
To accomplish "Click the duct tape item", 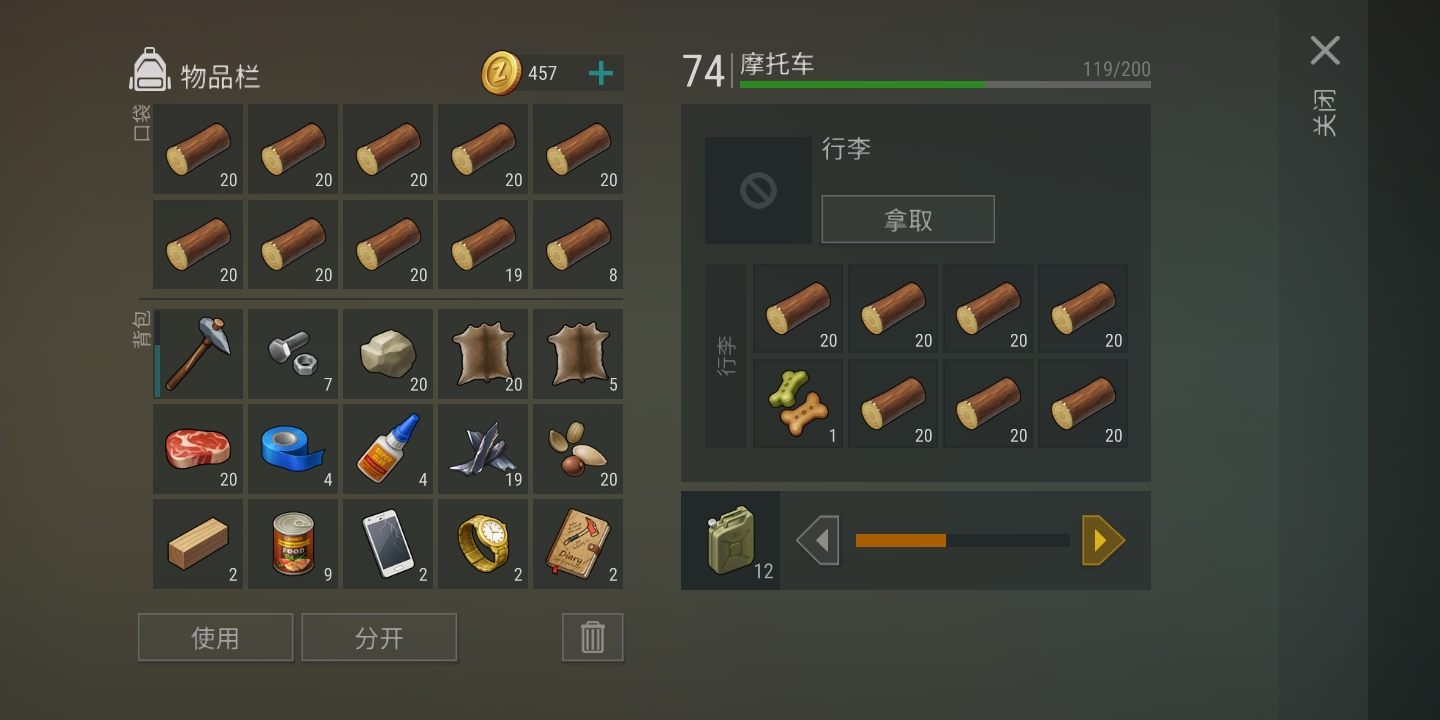I will [292, 448].
